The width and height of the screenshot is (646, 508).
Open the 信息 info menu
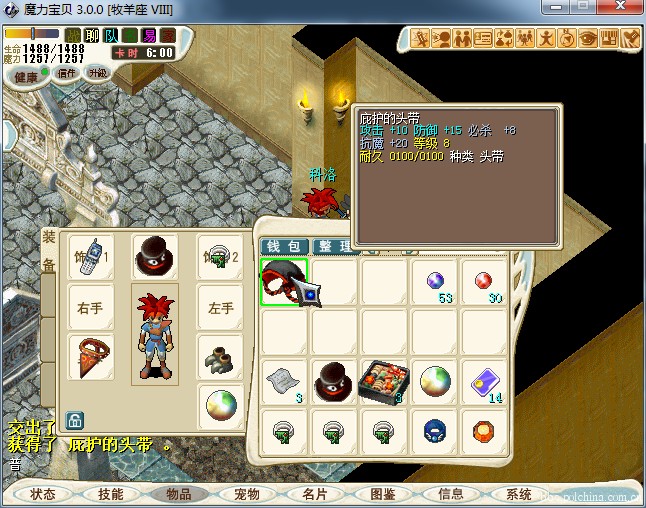[x=451, y=494]
